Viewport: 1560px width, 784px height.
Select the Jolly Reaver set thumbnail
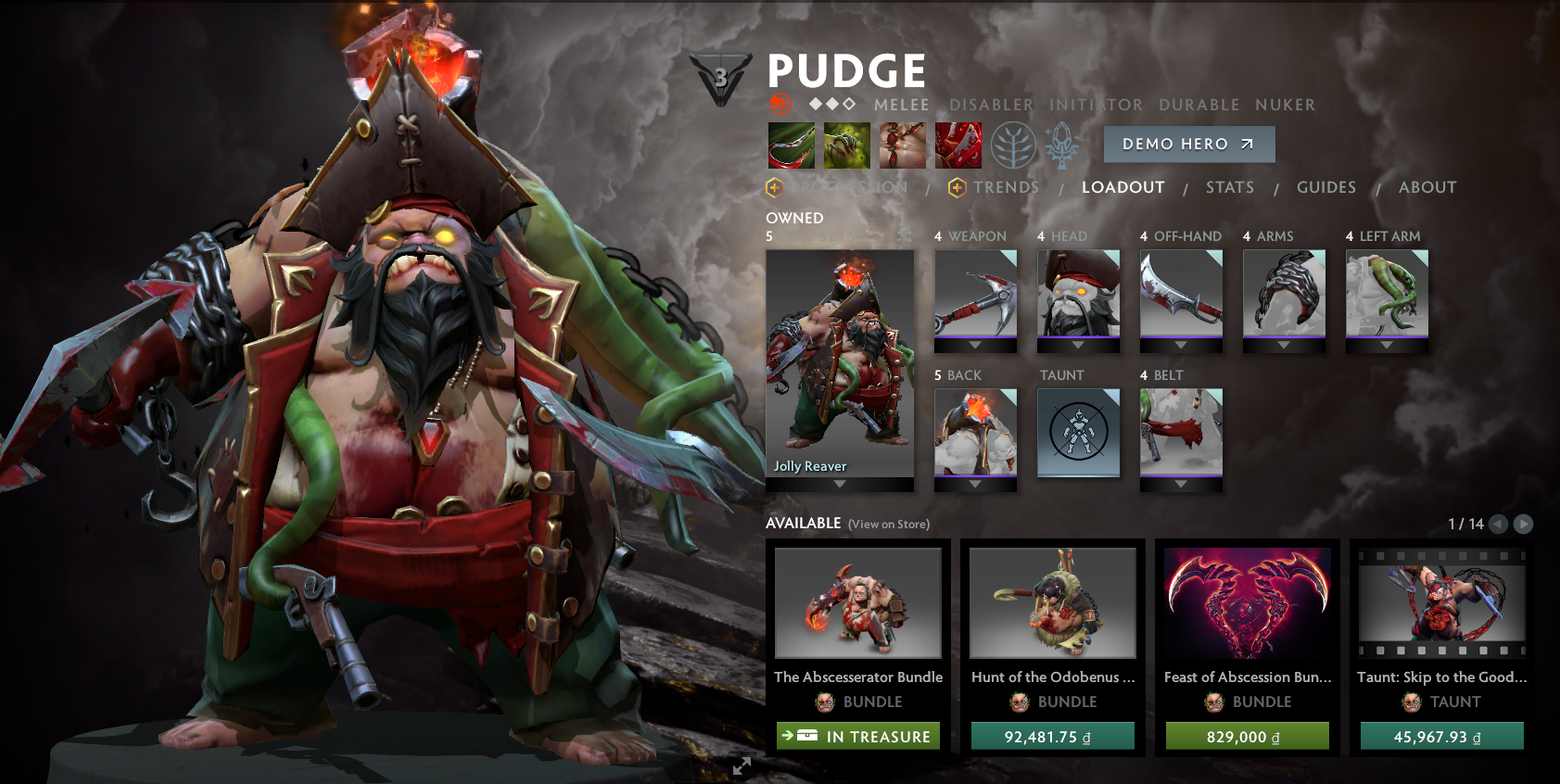point(838,361)
